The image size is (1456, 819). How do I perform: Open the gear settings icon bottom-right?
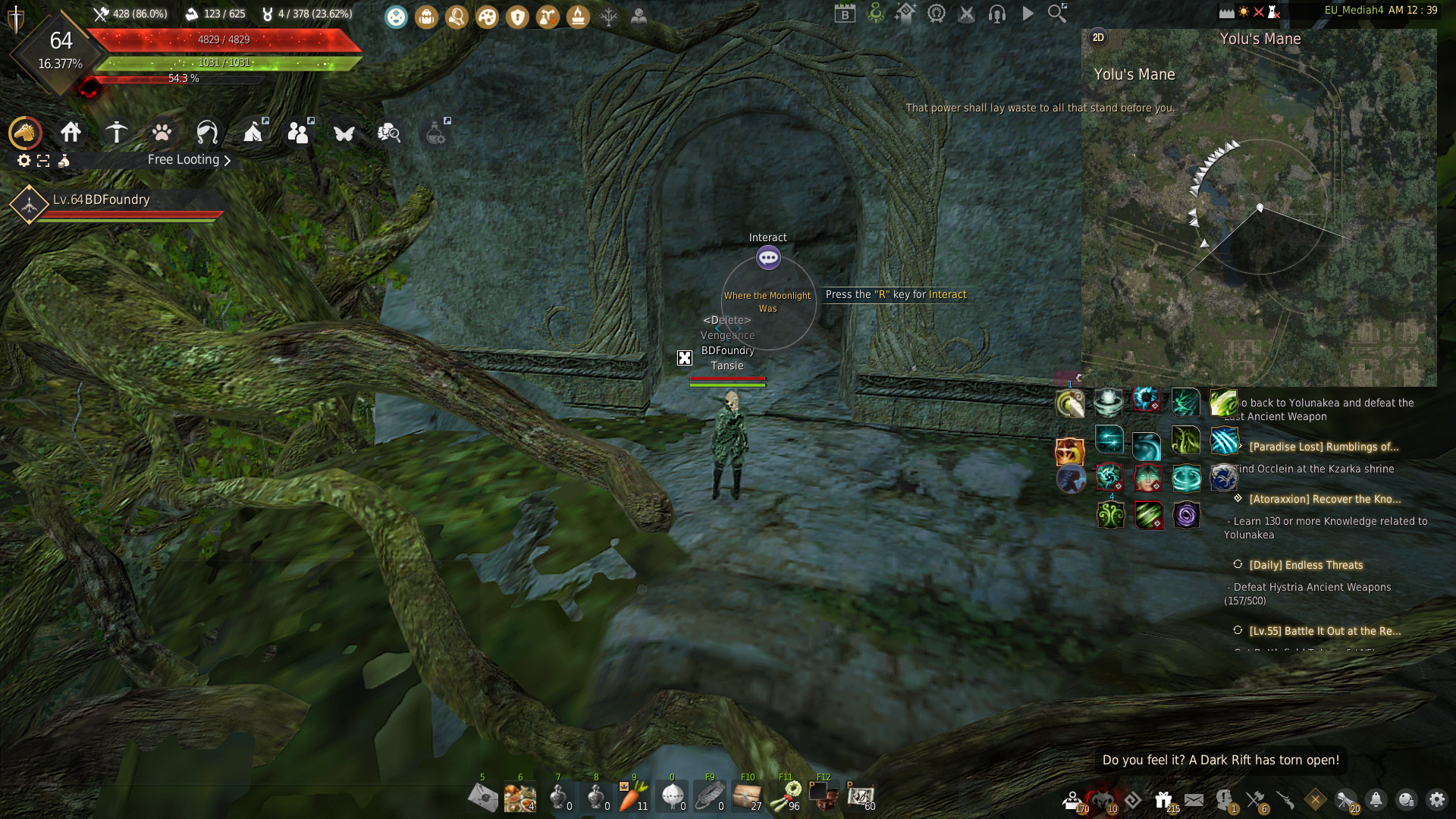coord(1436,800)
